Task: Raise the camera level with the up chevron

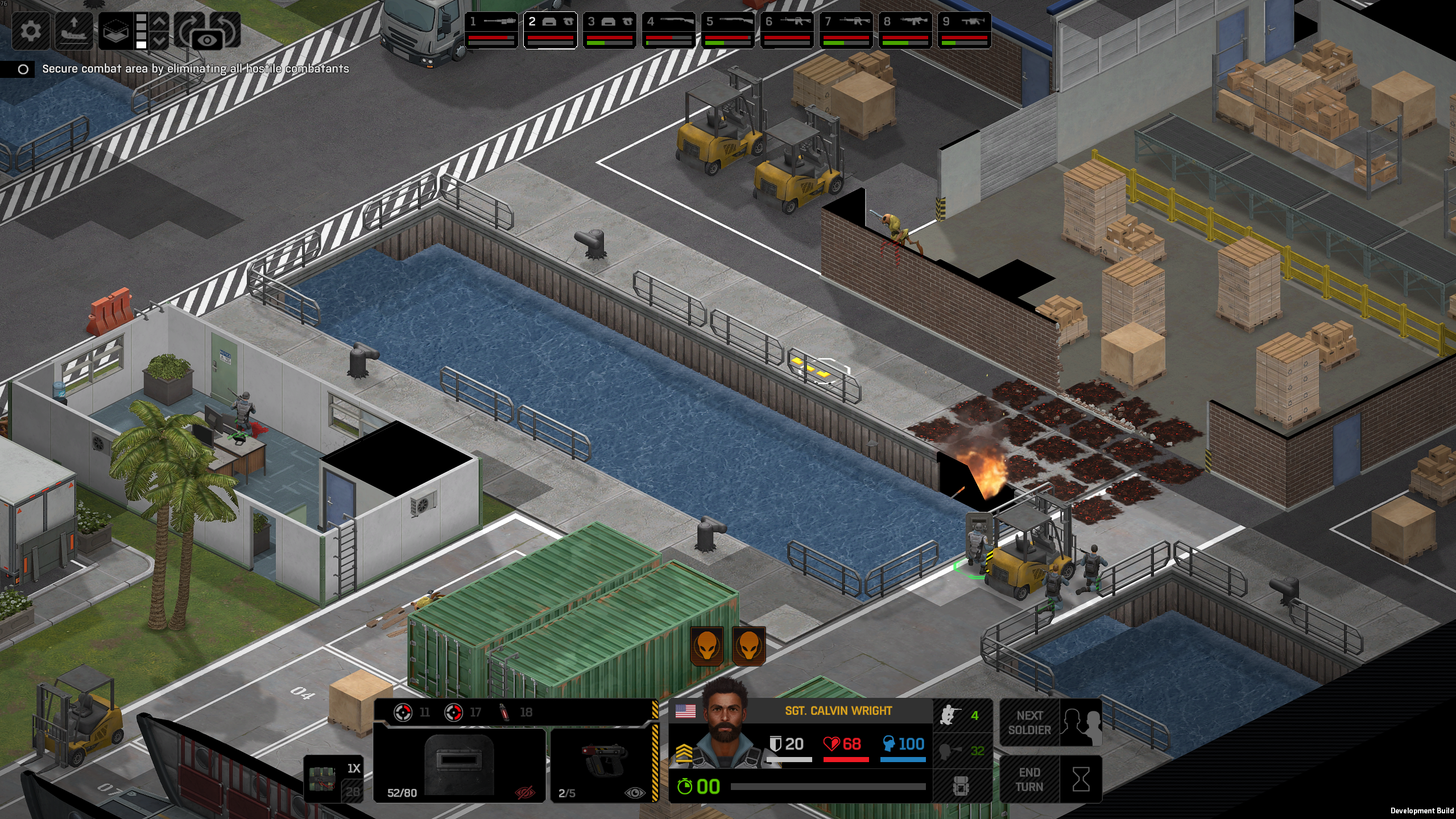Action: (x=160, y=22)
